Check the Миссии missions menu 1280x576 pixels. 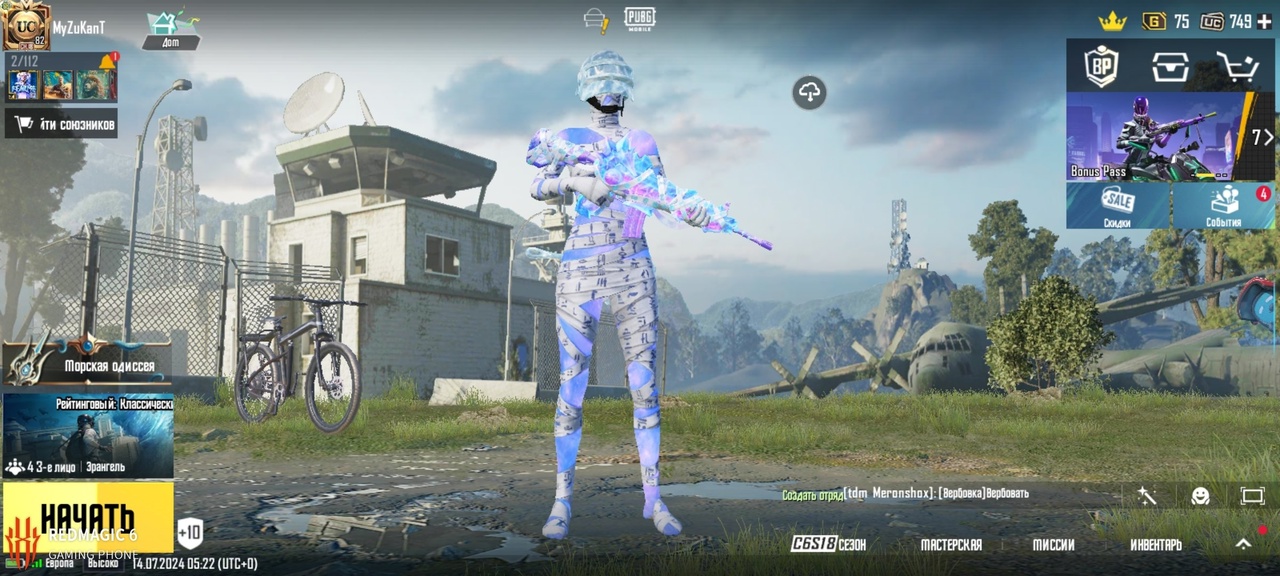click(1054, 545)
